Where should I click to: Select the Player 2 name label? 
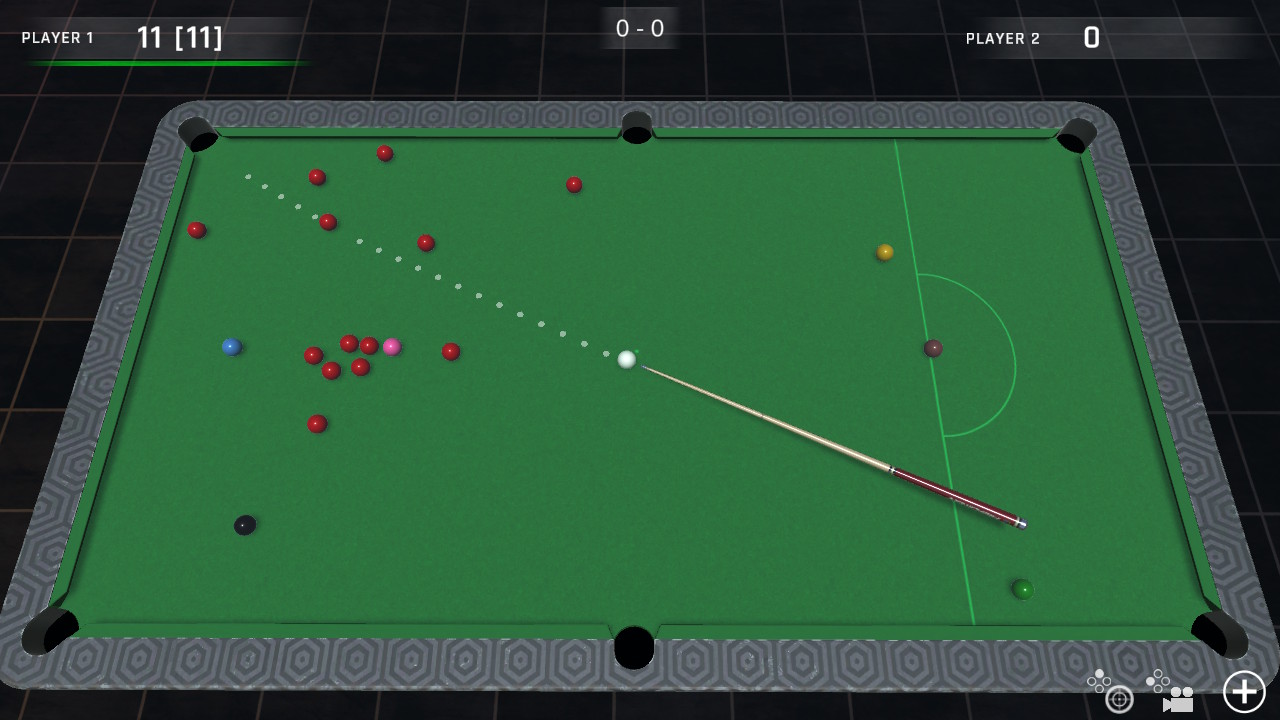pyautogui.click(x=1004, y=39)
